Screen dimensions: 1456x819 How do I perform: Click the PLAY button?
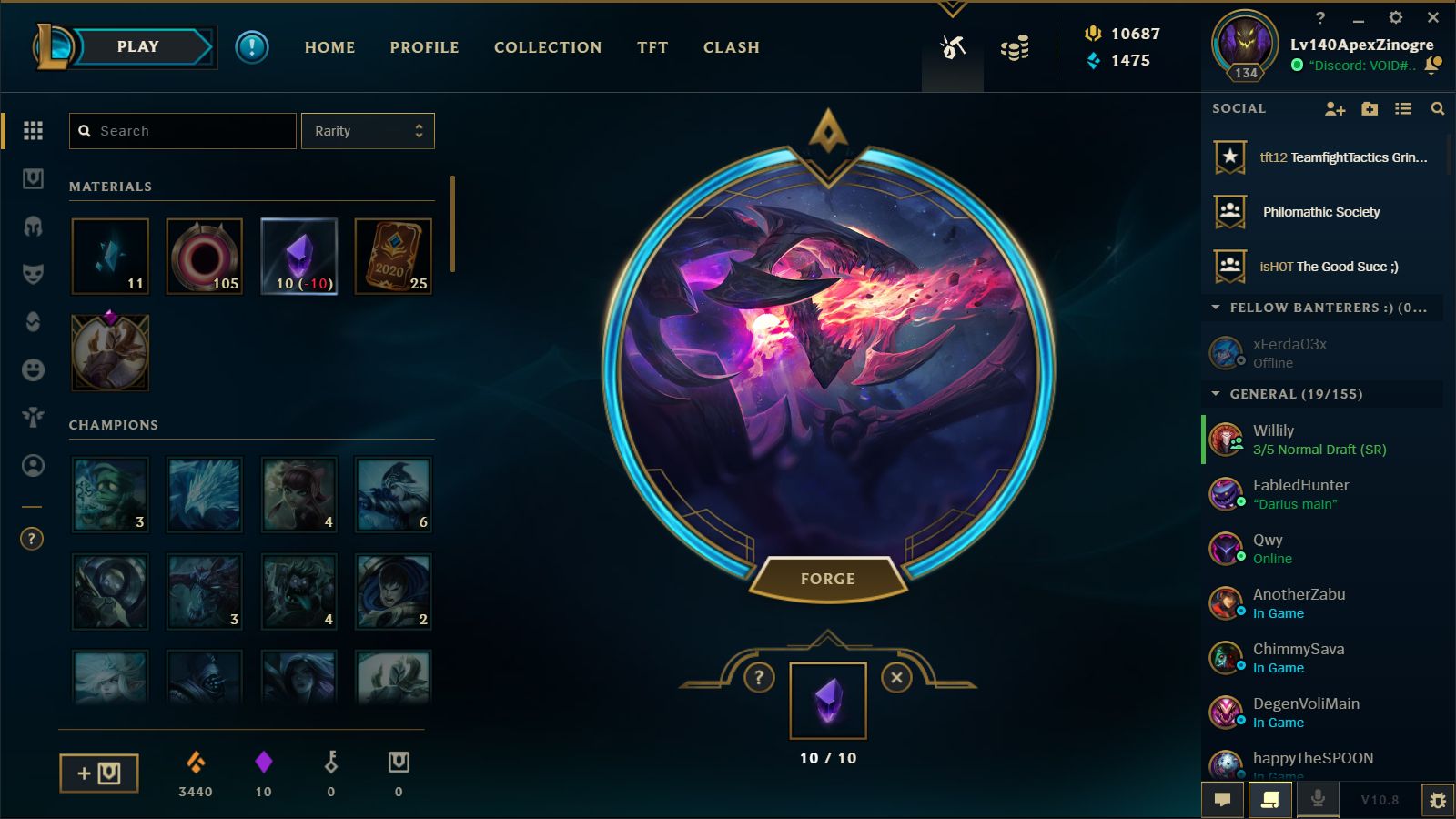pyautogui.click(x=138, y=46)
